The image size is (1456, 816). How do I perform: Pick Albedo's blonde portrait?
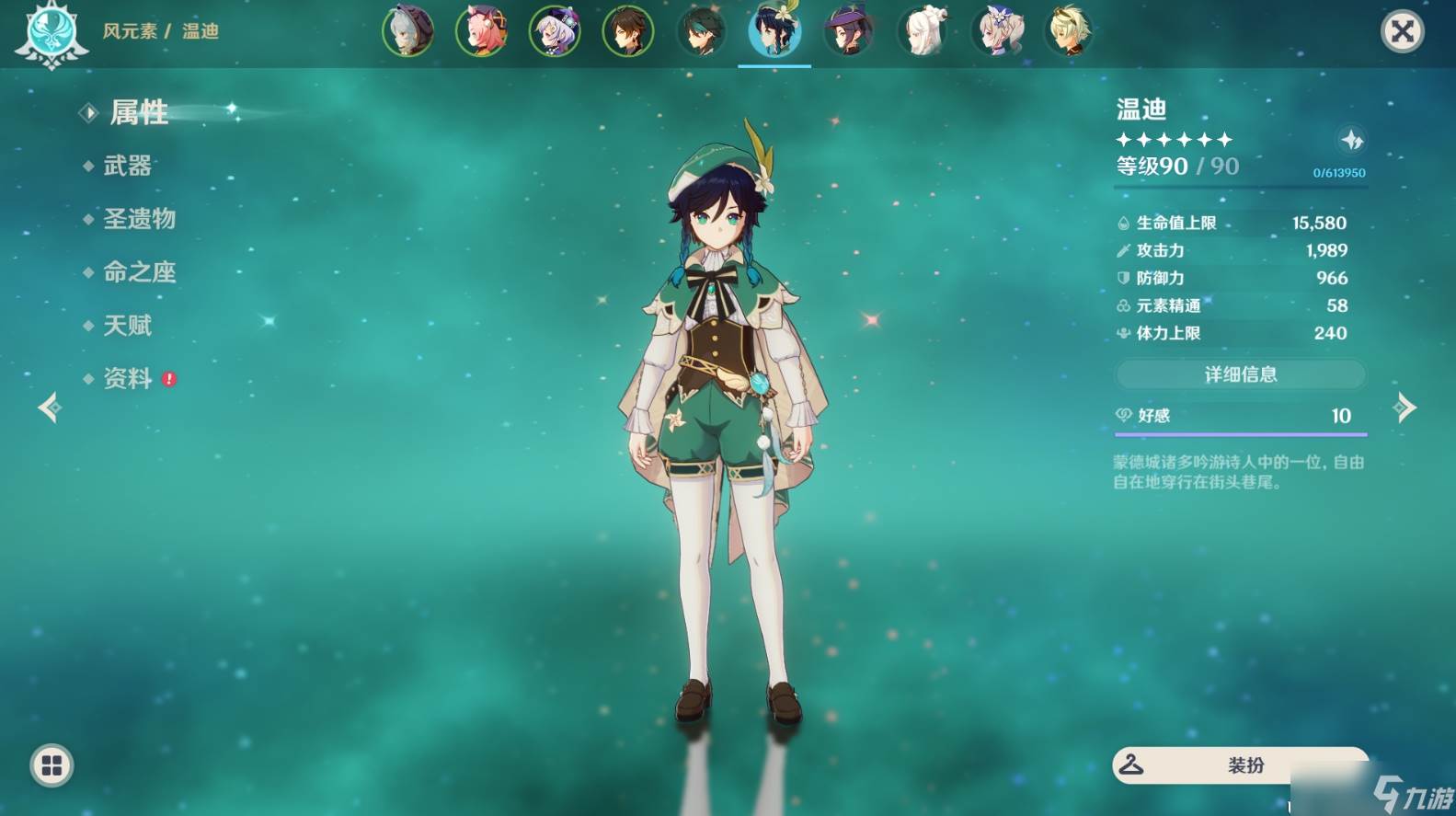pos(1068,31)
